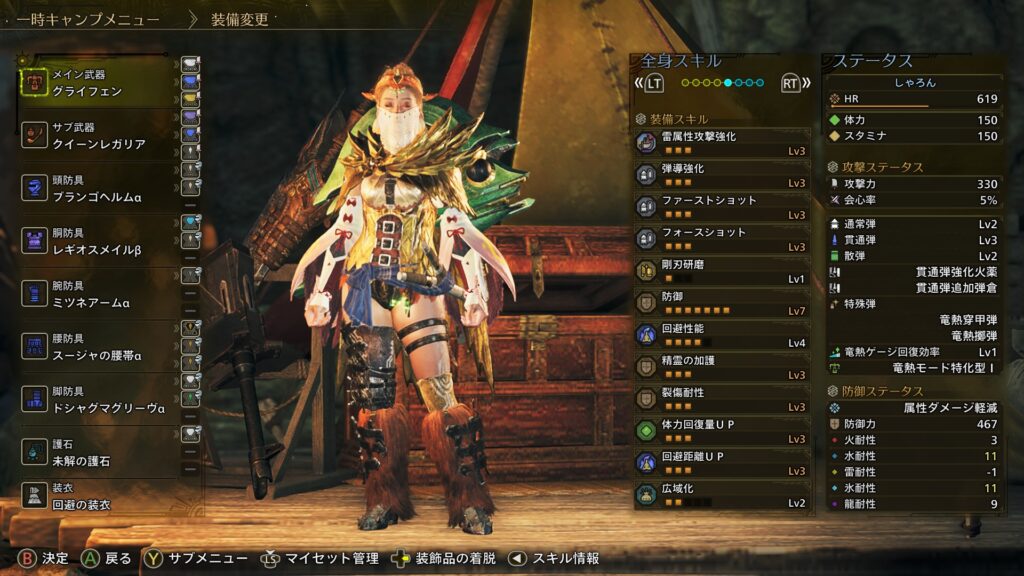This screenshot has height=576, width=1024.
Task: Pick the arm armor ミツネアームα slot
Action: click(x=98, y=295)
